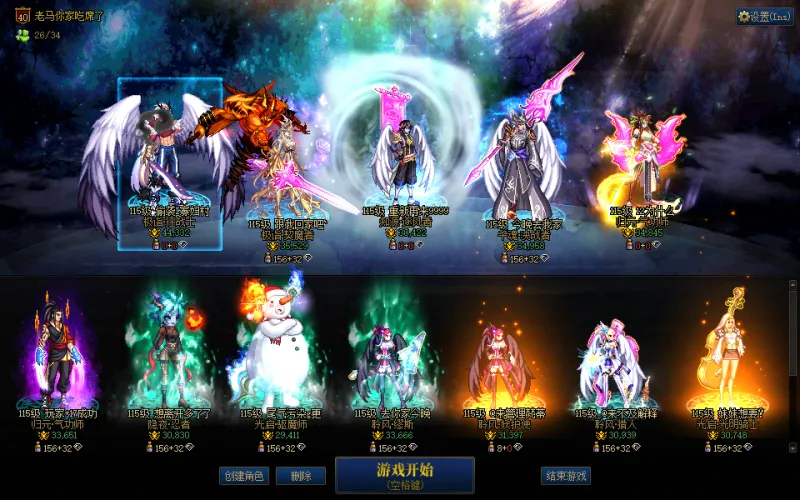Image resolution: width=800 pixels, height=500 pixels.
Task: Exit via the 结束游戏 button
Action: click(565, 476)
